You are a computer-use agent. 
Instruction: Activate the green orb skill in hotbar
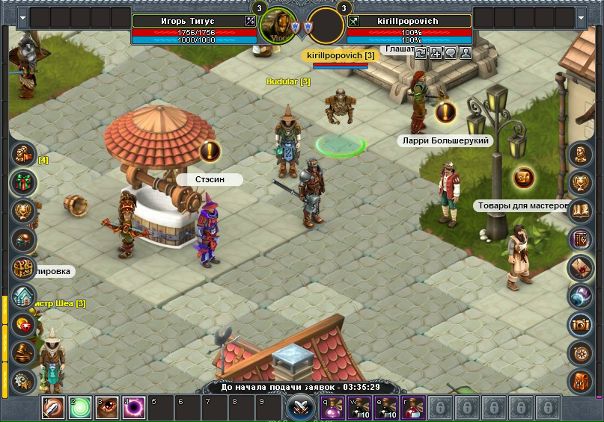(x=80, y=408)
